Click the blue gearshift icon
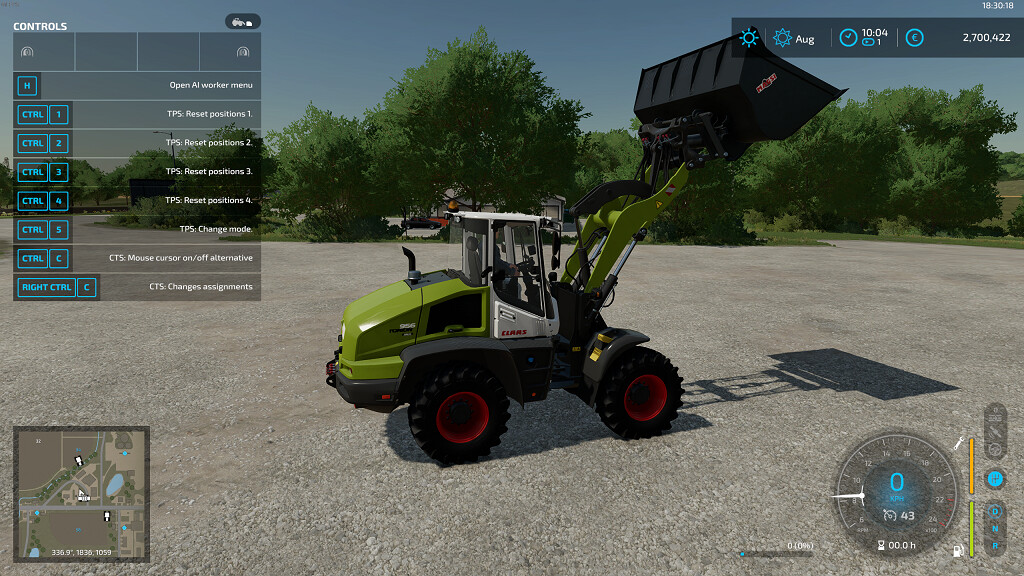 (x=994, y=479)
